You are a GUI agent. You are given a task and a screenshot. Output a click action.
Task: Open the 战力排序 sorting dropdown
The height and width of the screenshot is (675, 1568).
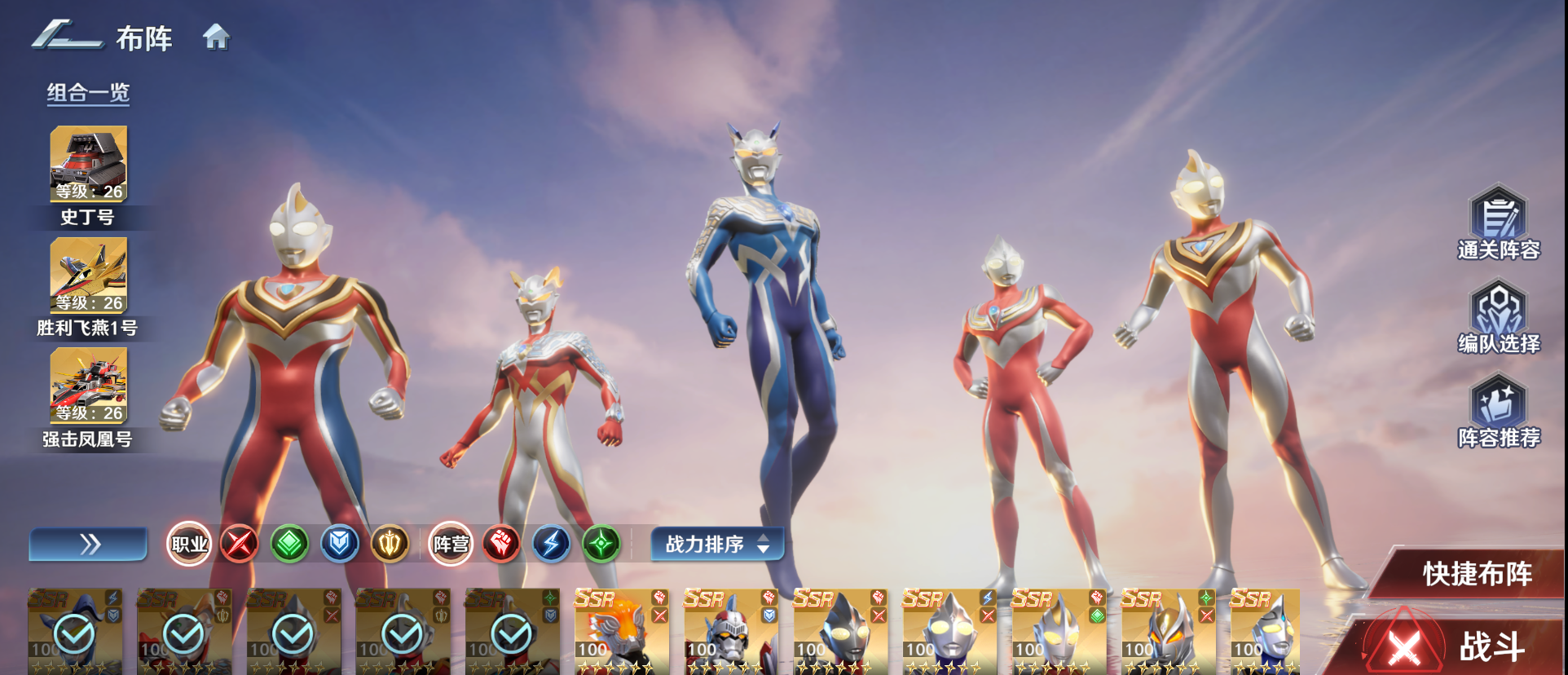[716, 544]
